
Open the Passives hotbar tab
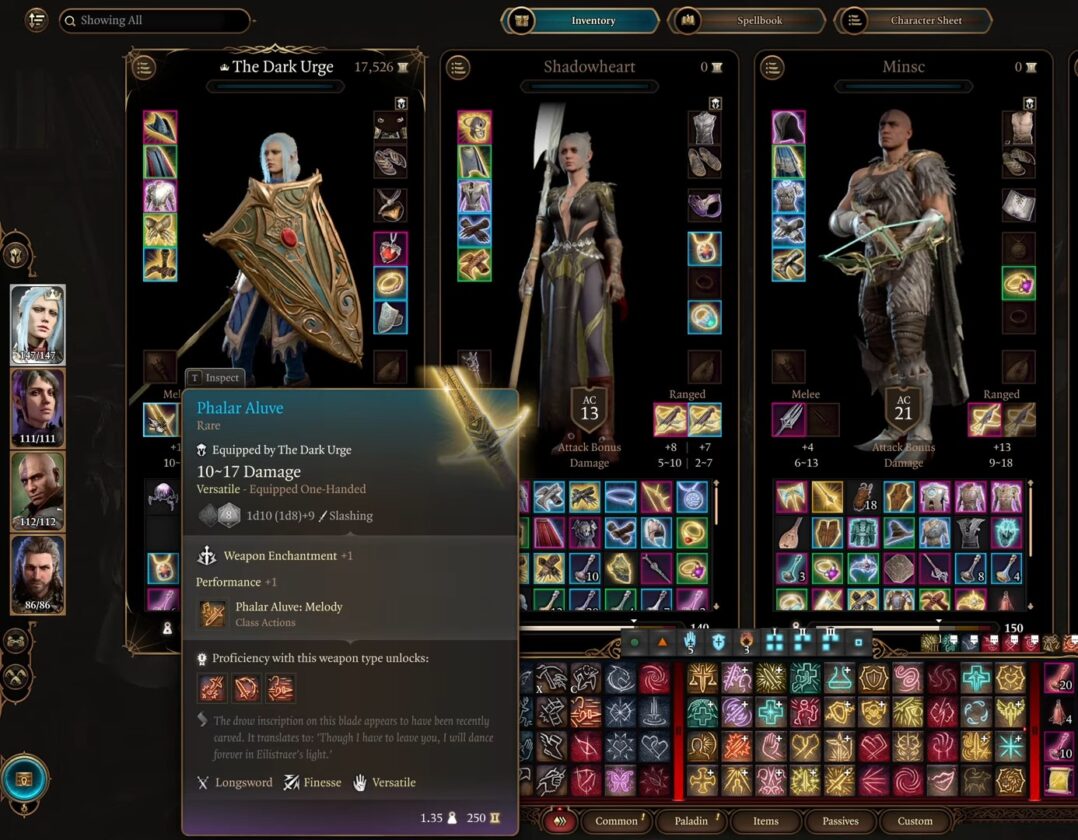click(x=840, y=821)
